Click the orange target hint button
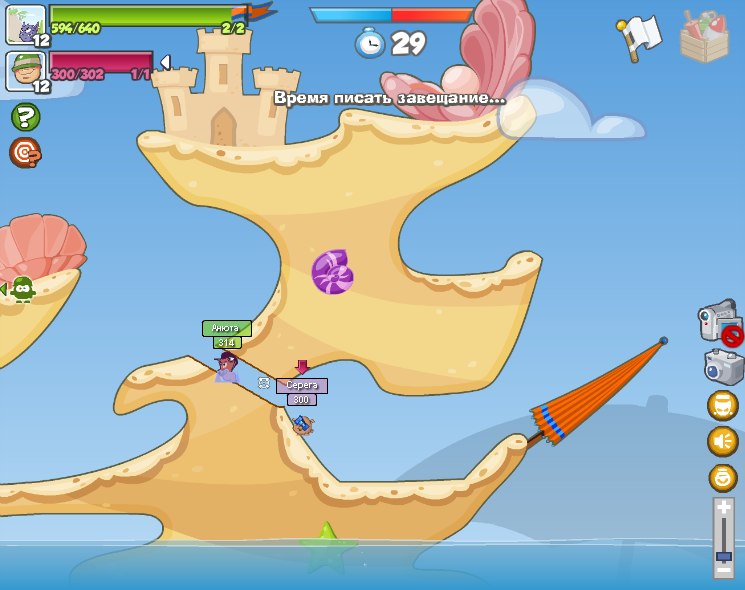This screenshot has height=590, width=745. [x=25, y=152]
